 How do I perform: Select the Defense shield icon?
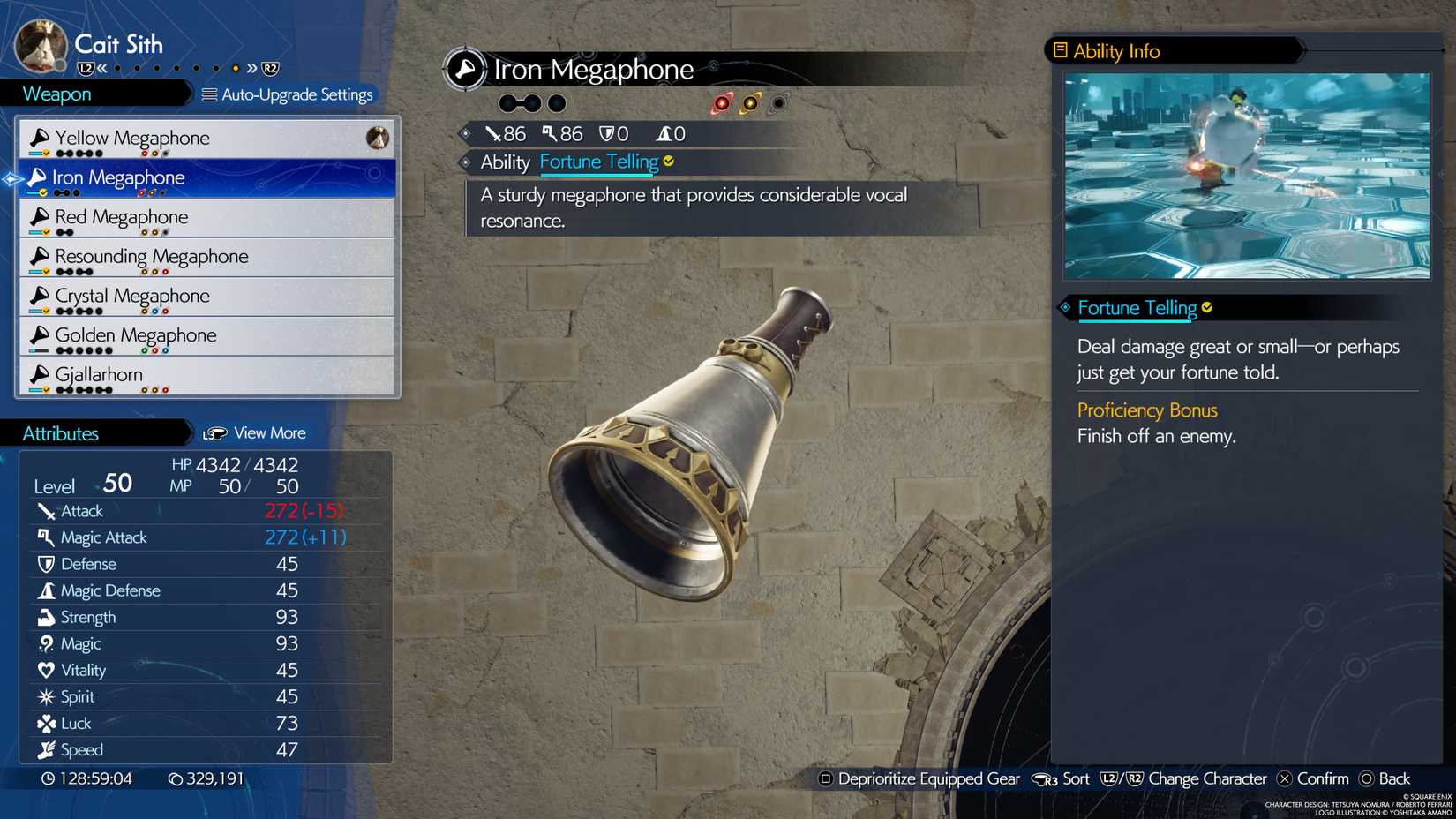[x=44, y=563]
